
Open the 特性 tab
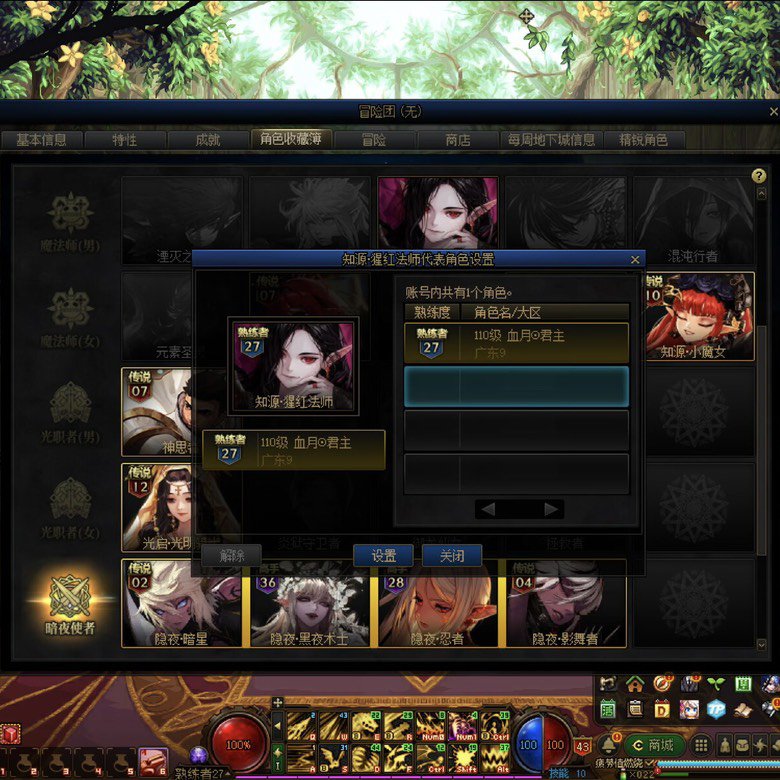click(124, 140)
